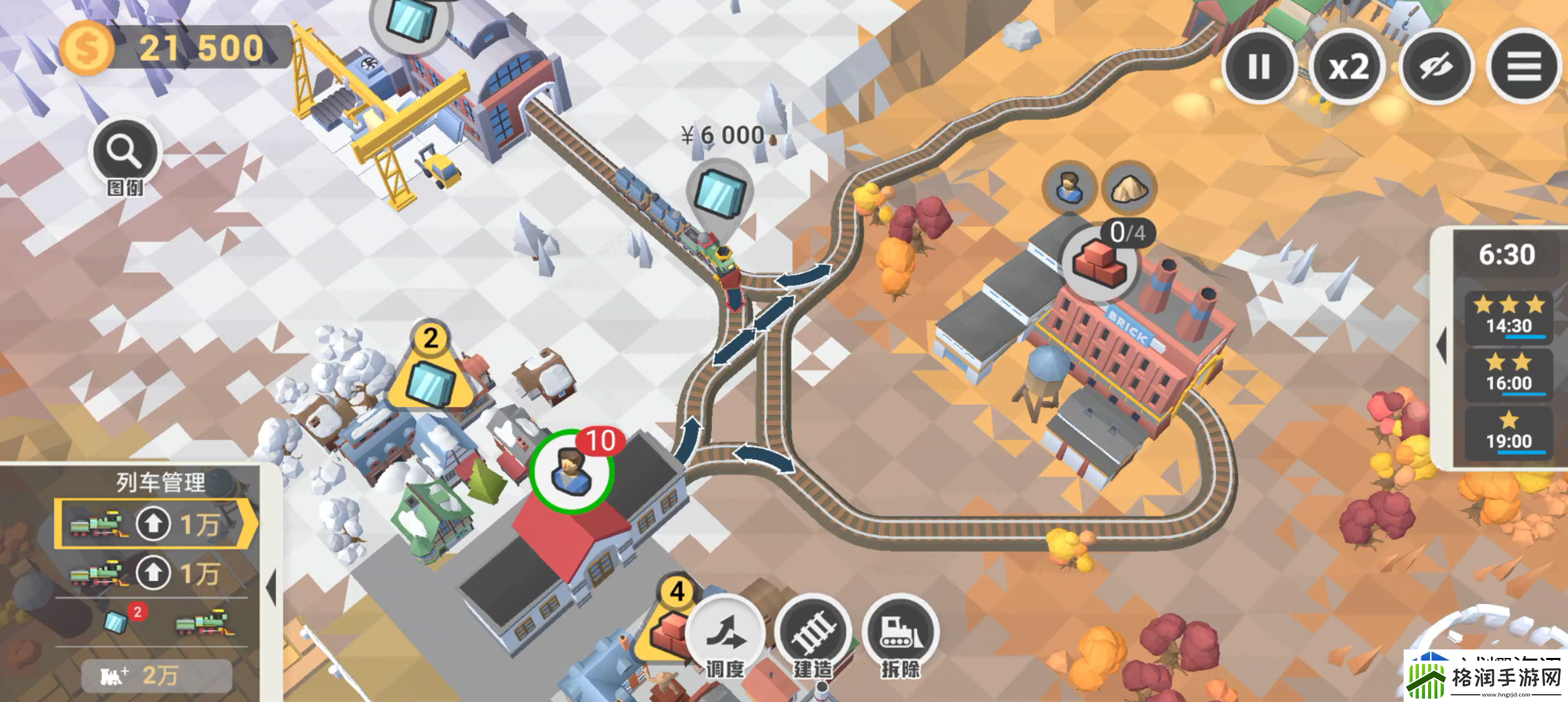The width and height of the screenshot is (1568, 702).
Task: Choose the 建造 track build tool
Action: tap(813, 634)
